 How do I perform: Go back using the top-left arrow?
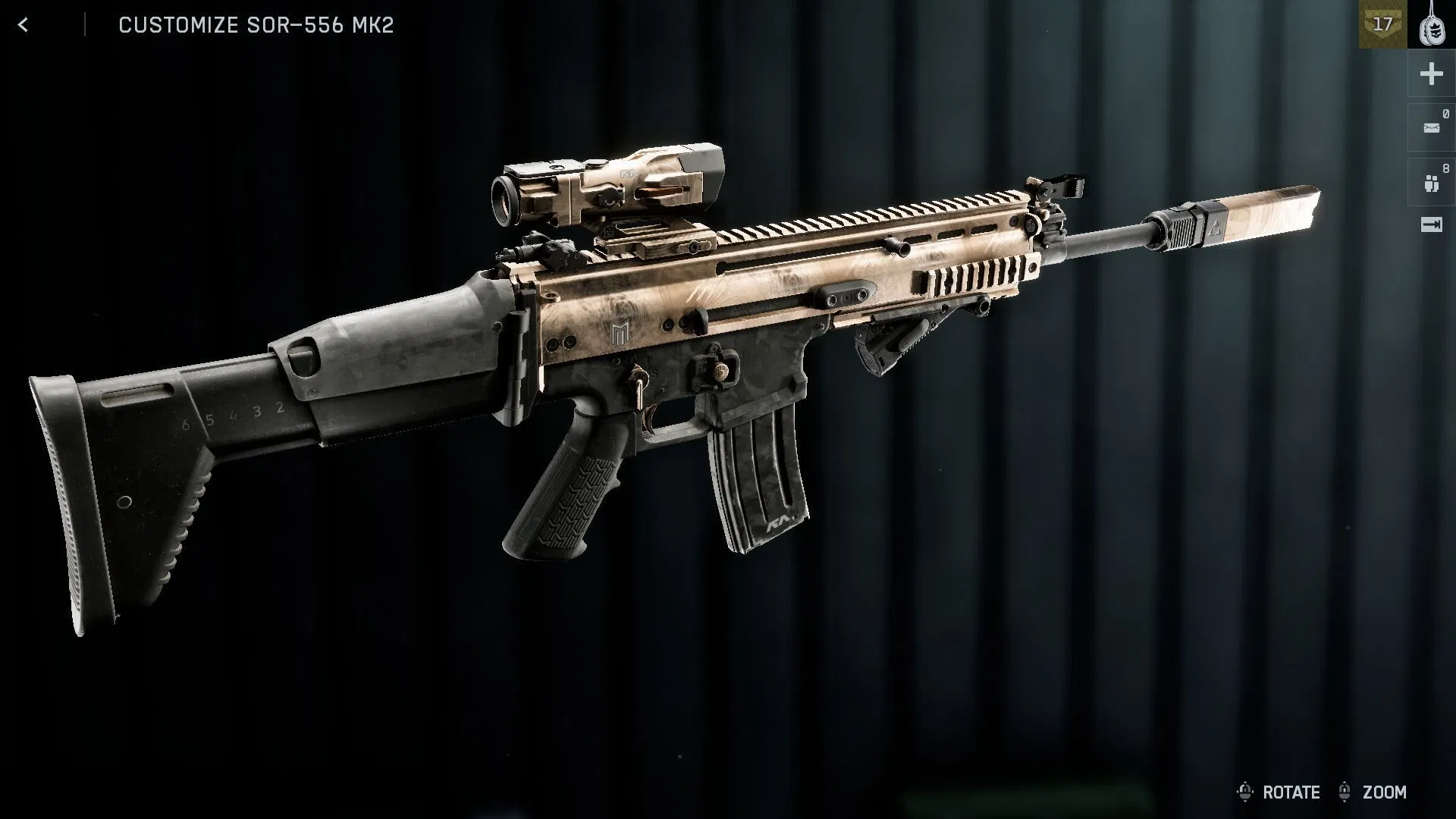tap(24, 25)
